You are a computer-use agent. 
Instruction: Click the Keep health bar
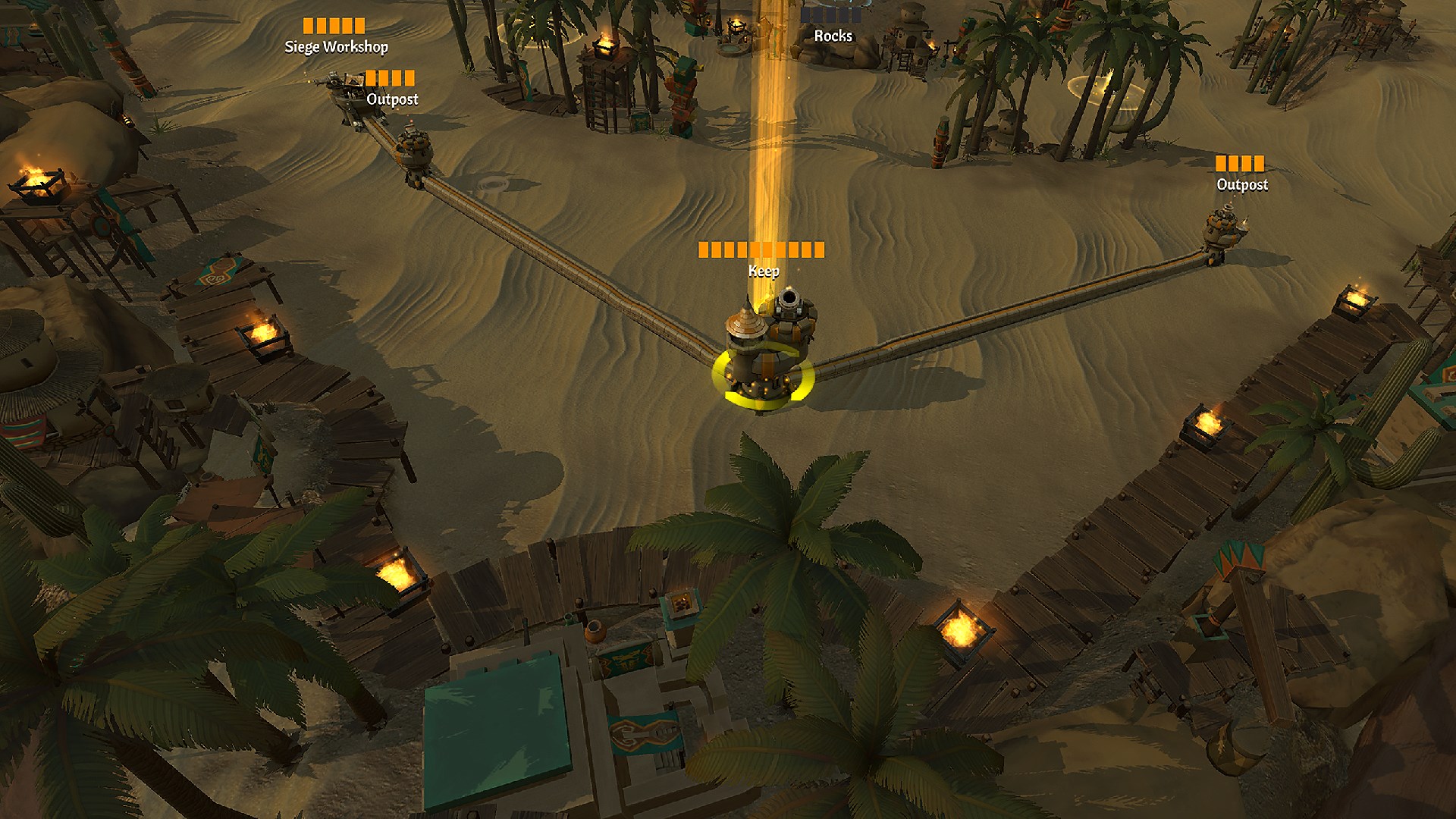762,247
